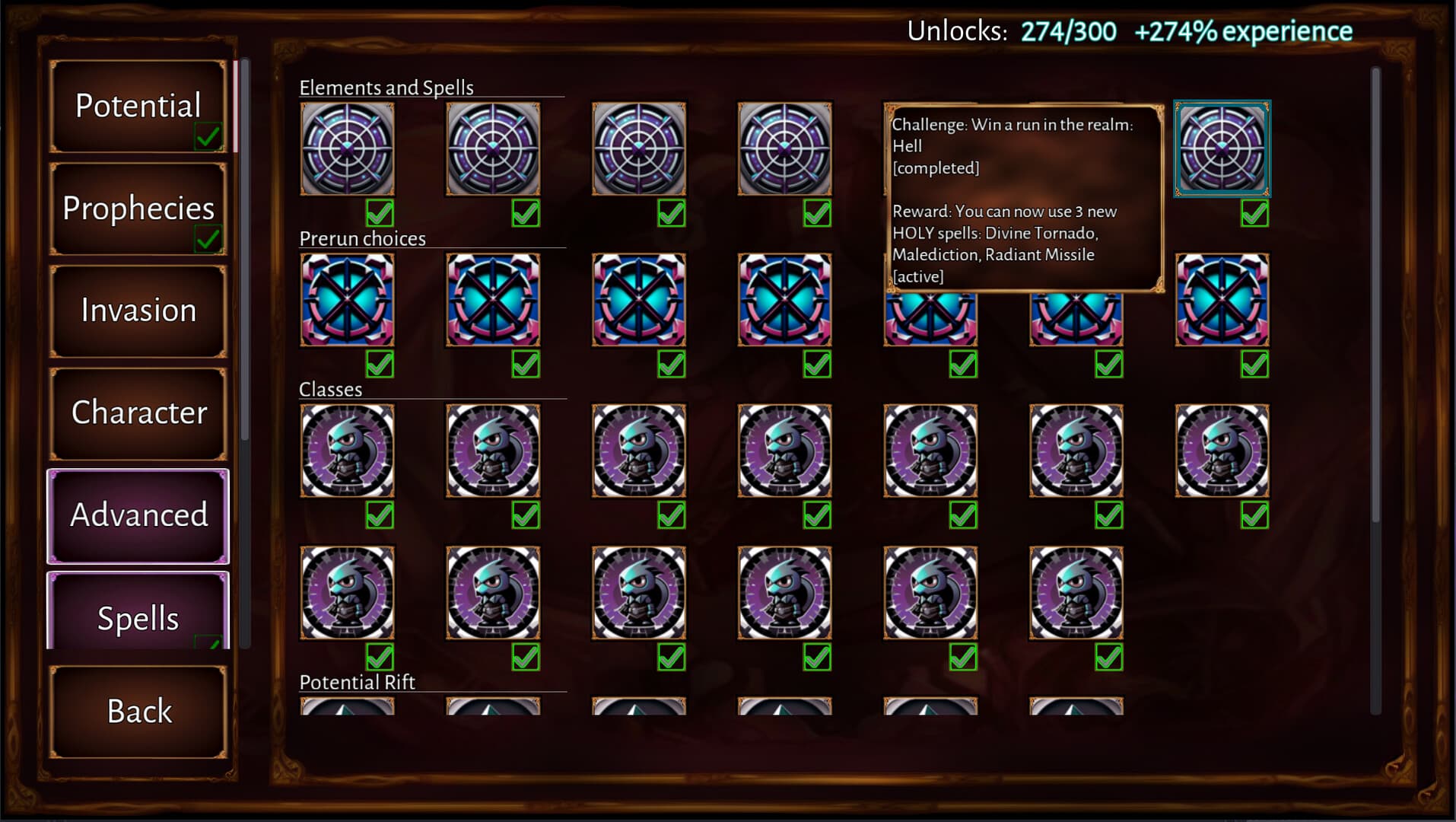1456x822 pixels.
Task: Open the highlighted HOLY spells unlock icon
Action: point(1222,148)
